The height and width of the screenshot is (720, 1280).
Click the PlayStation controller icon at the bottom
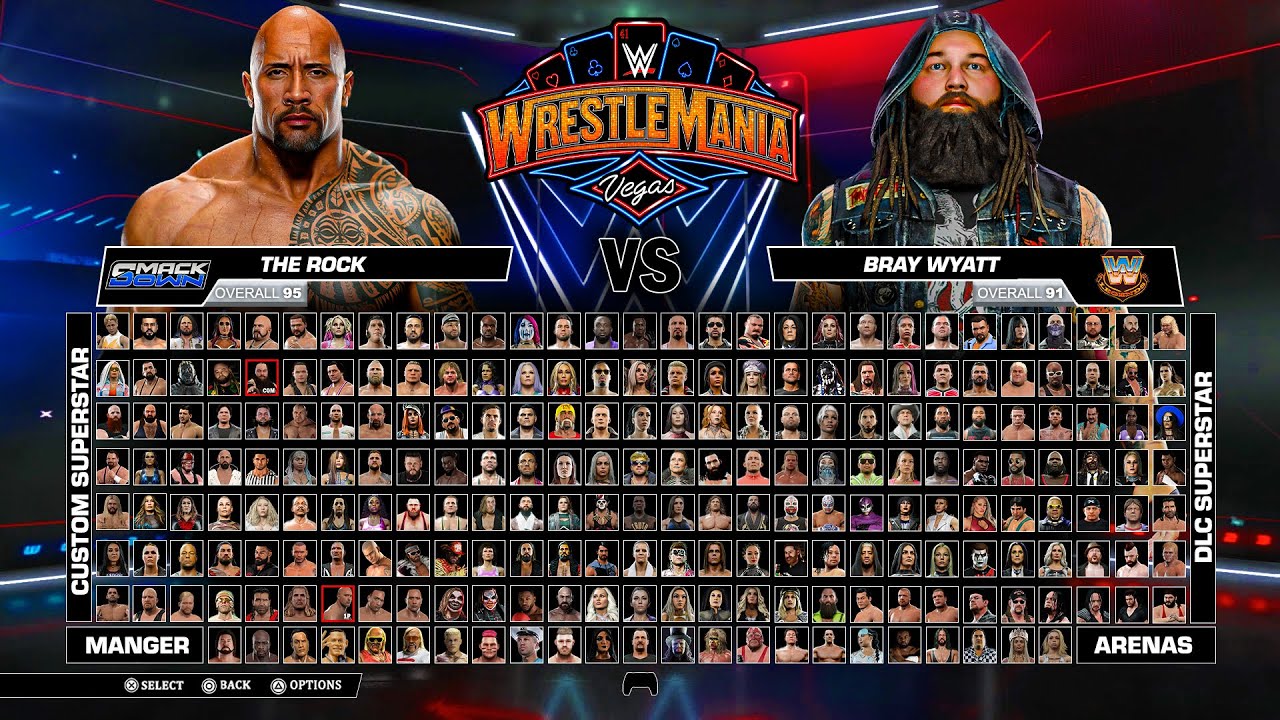click(x=640, y=684)
